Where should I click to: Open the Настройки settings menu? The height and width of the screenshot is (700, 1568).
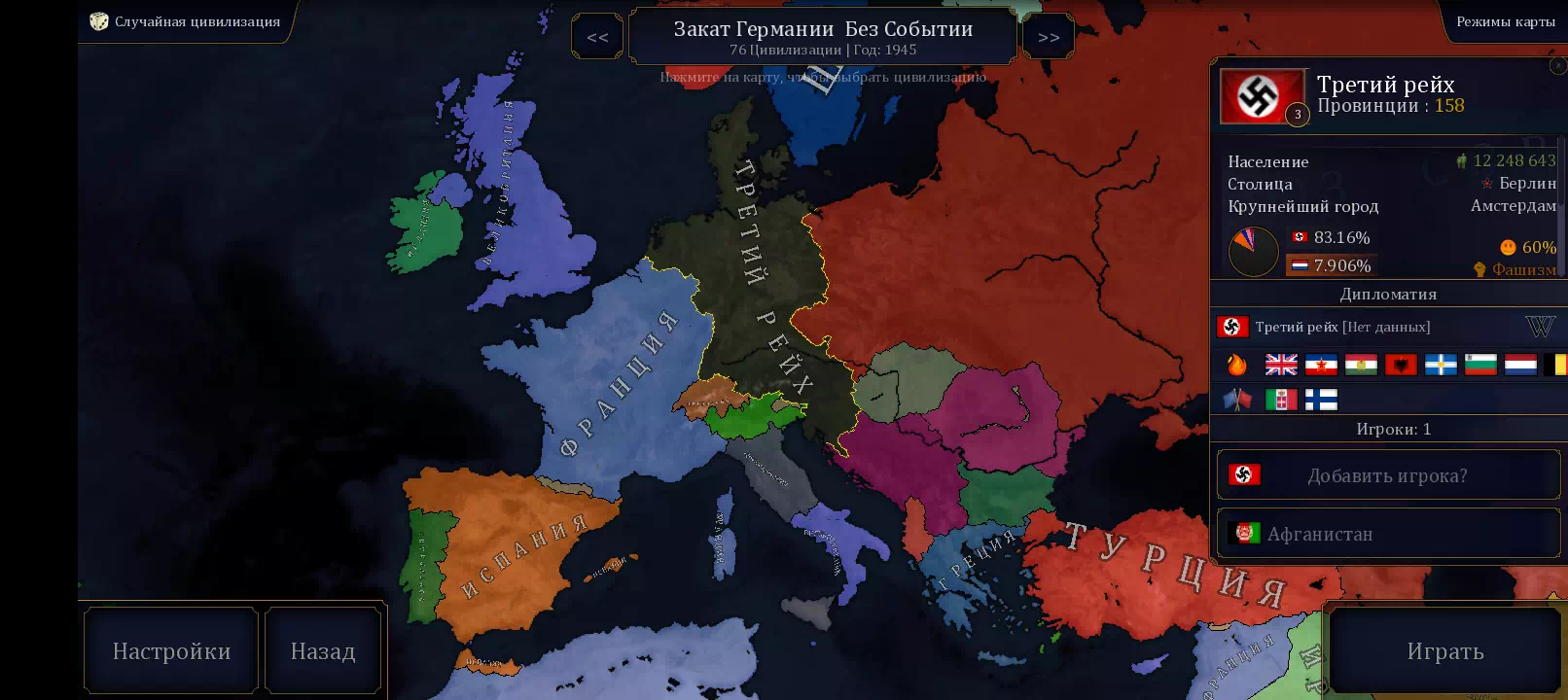(x=171, y=650)
